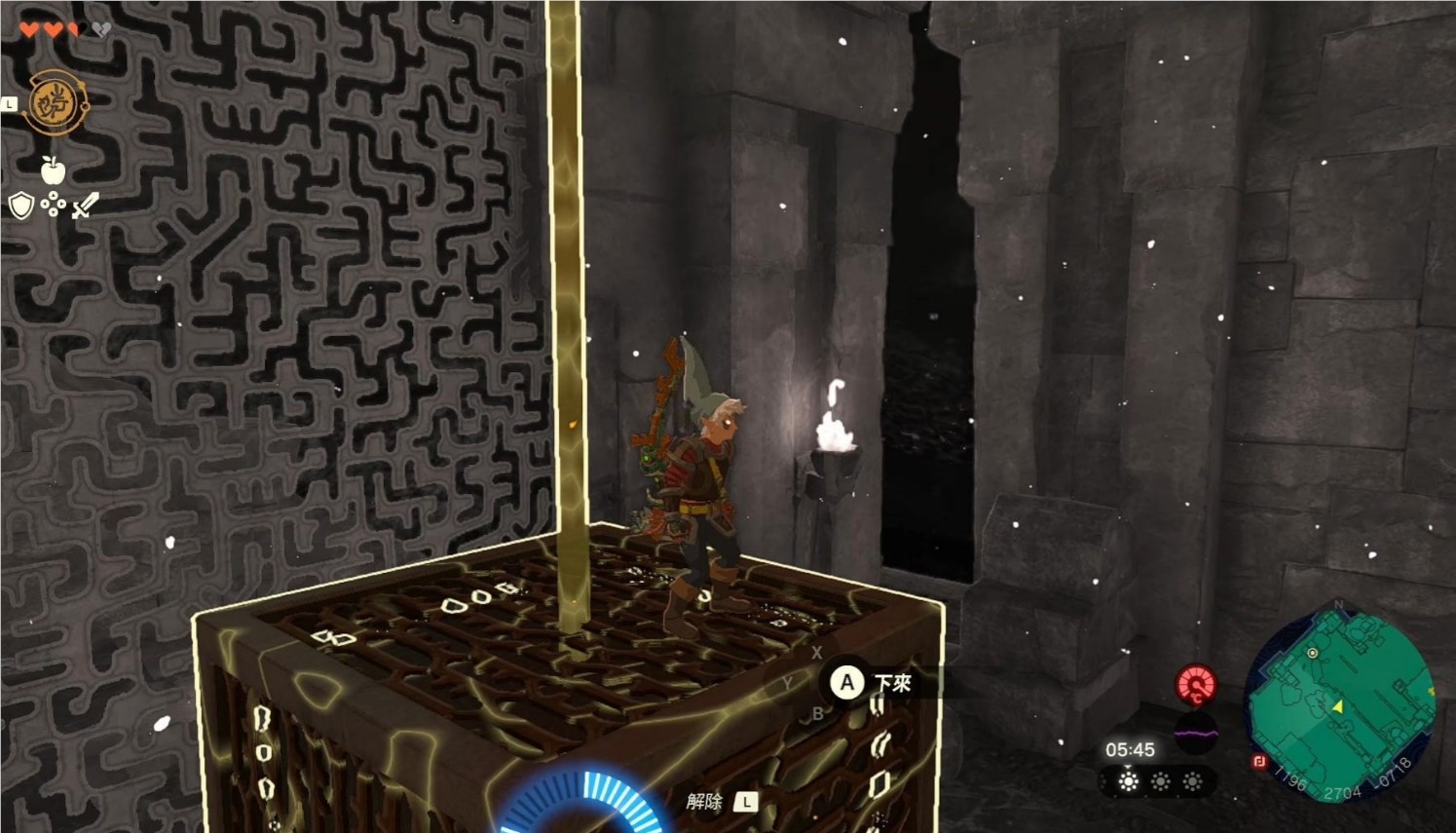This screenshot has height=833, width=1456.
Task: Choose the sword weapon icon
Action: [86, 205]
